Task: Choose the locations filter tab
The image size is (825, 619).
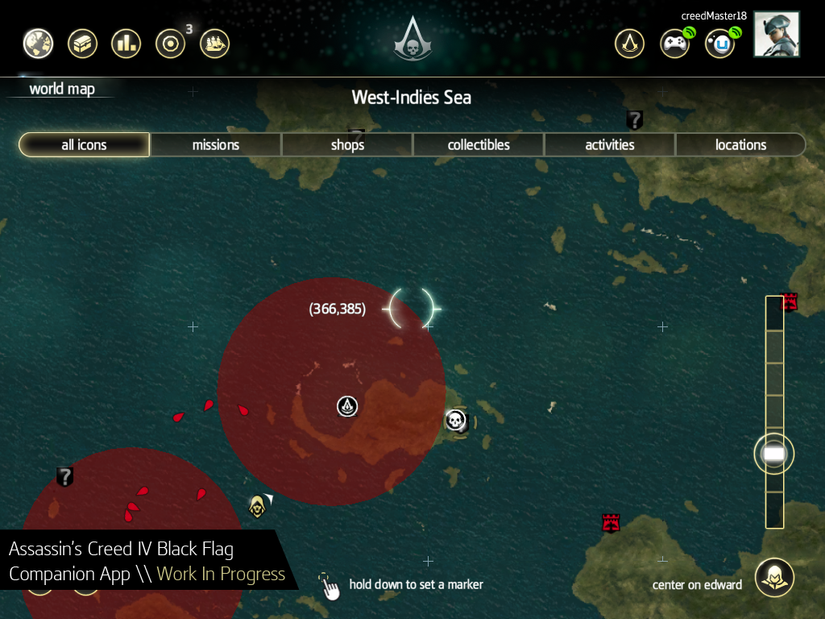Action: click(740, 145)
